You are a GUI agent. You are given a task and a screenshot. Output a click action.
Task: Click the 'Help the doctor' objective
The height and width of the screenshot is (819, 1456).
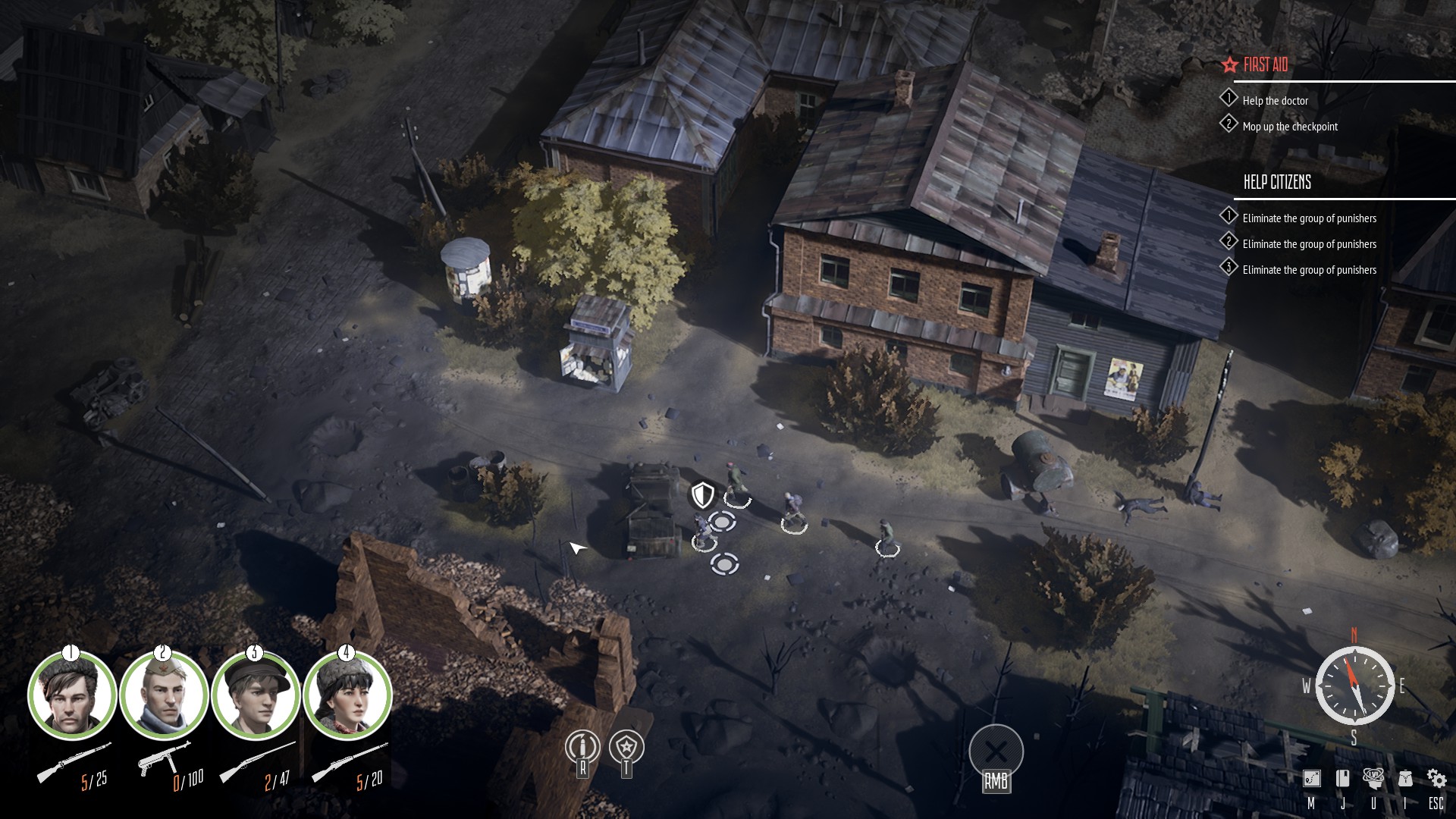pyautogui.click(x=1275, y=101)
